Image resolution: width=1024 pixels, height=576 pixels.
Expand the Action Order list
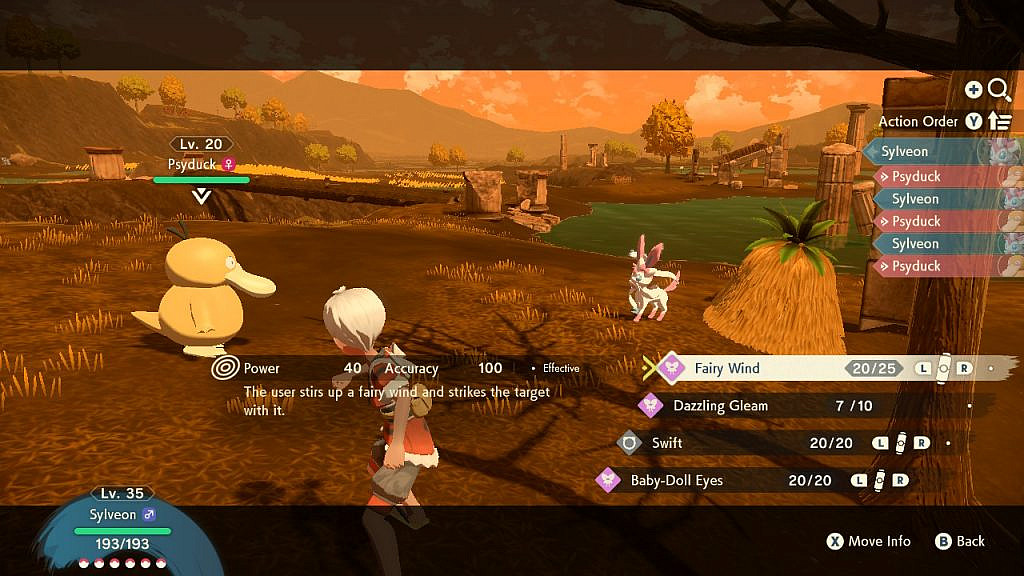999,121
